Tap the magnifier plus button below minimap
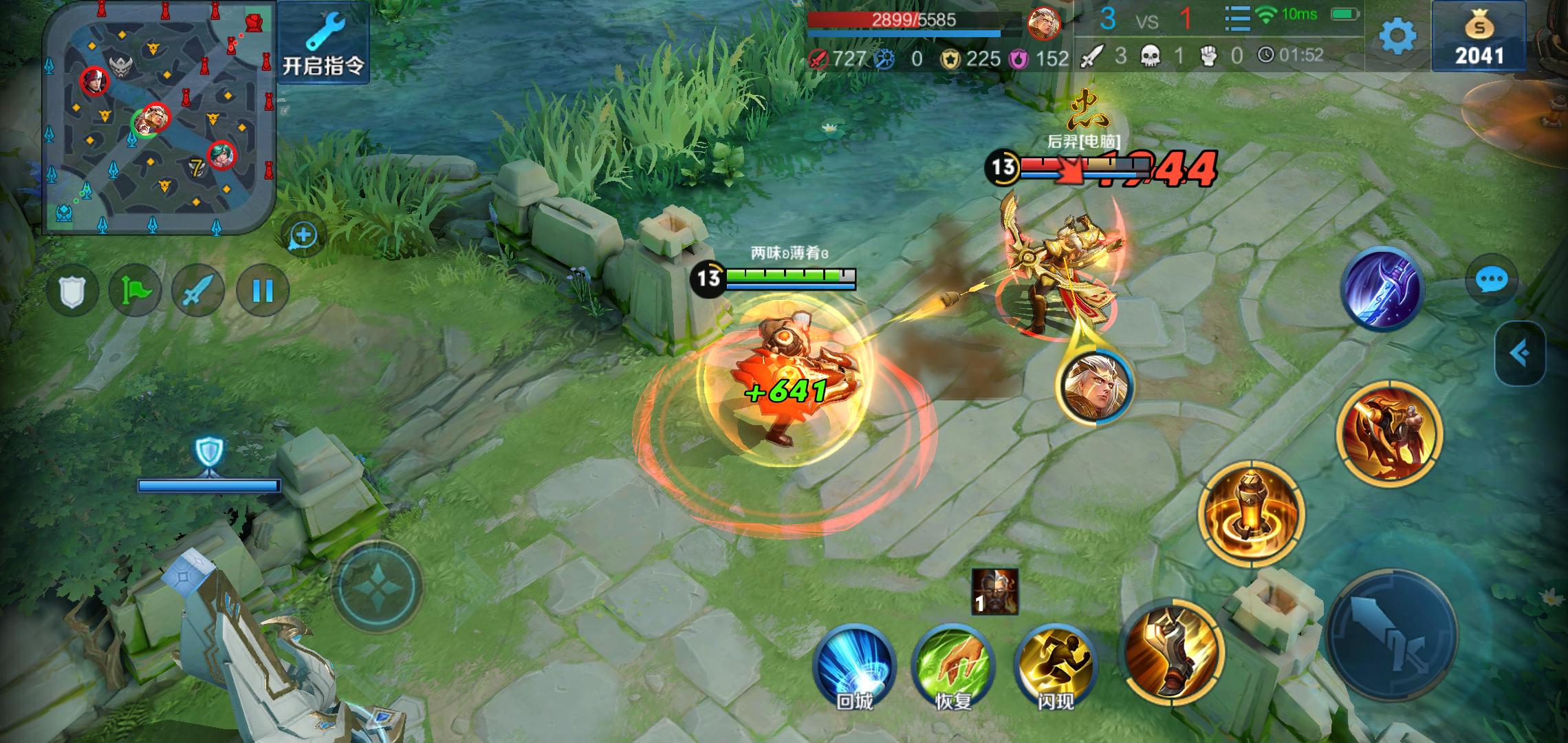The height and width of the screenshot is (743, 1568). (x=303, y=236)
